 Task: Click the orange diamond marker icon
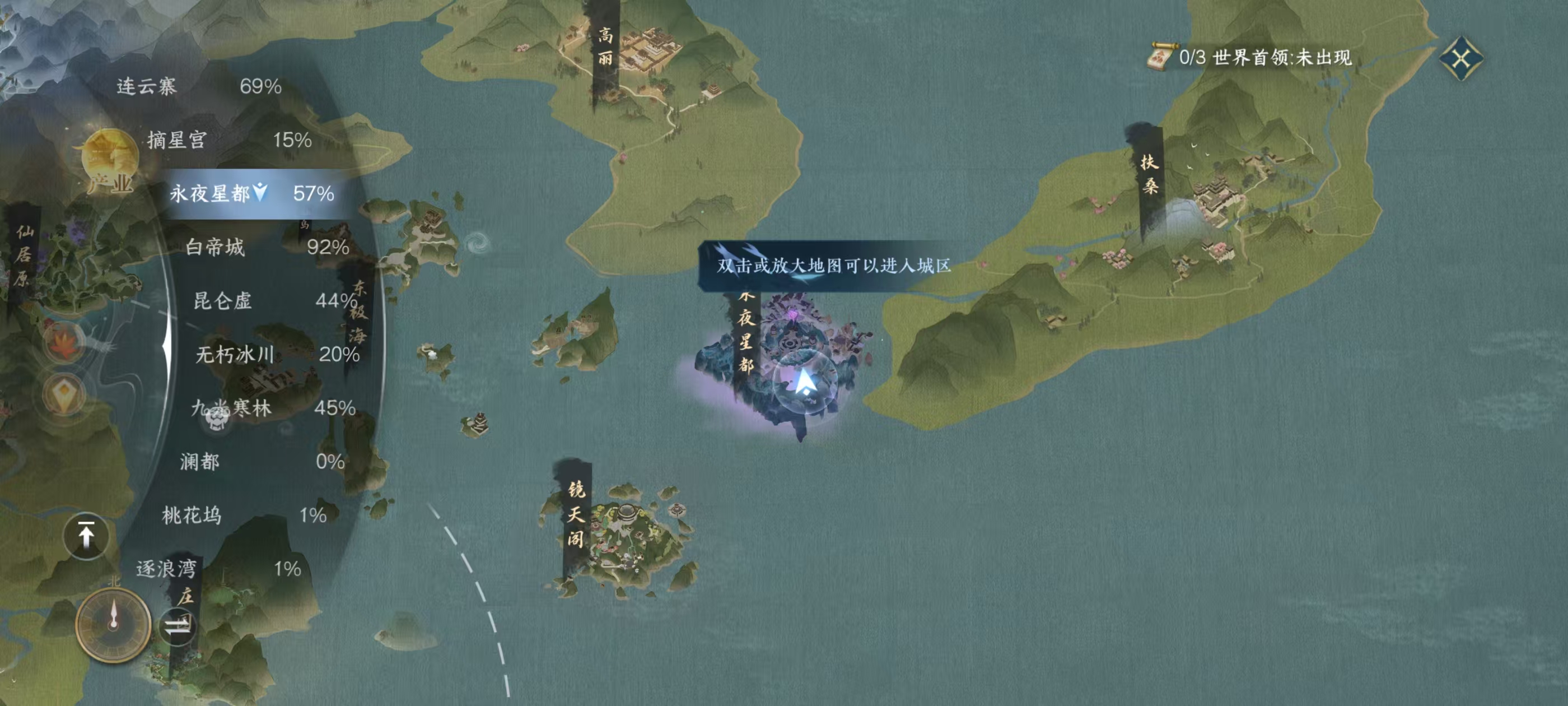pyautogui.click(x=63, y=396)
